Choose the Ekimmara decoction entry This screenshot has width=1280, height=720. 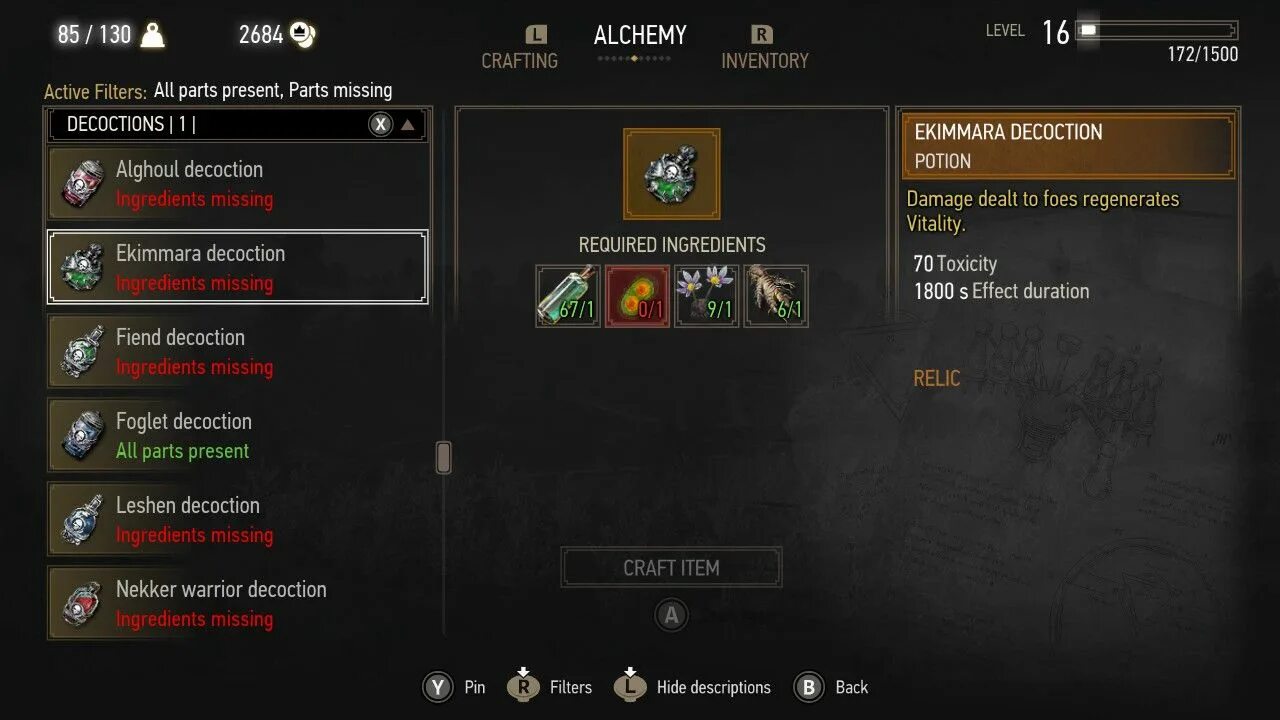point(238,268)
